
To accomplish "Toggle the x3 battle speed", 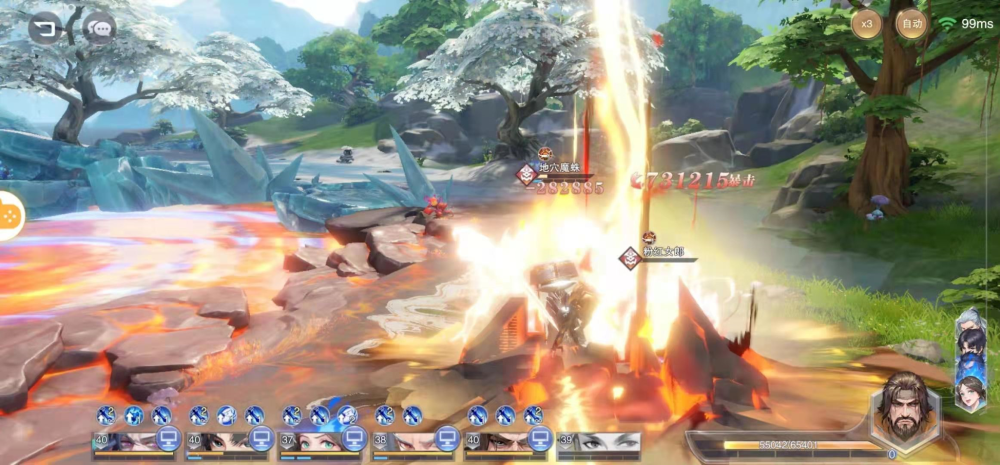I will [867, 23].
